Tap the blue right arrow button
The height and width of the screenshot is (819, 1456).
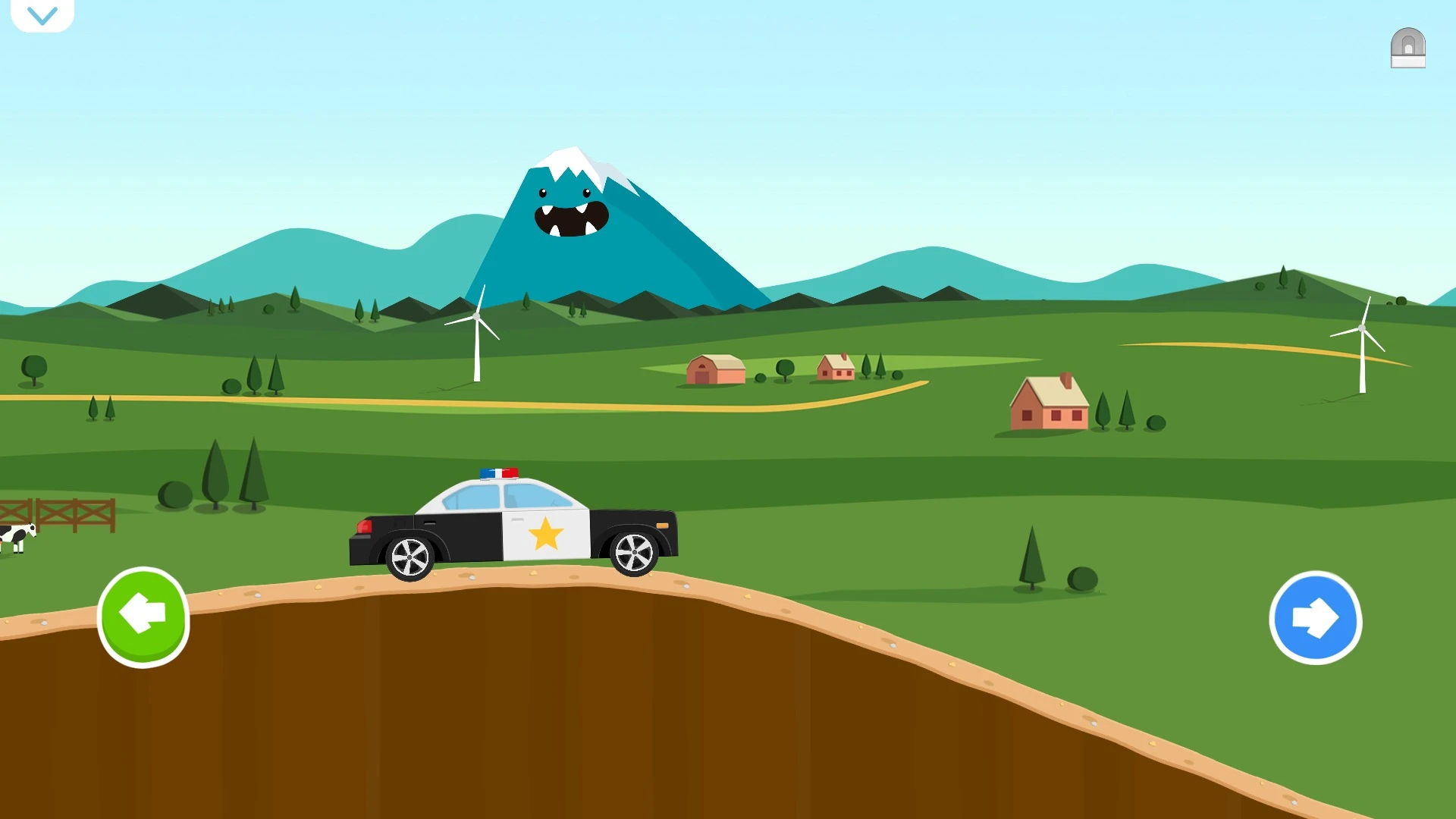[1315, 618]
